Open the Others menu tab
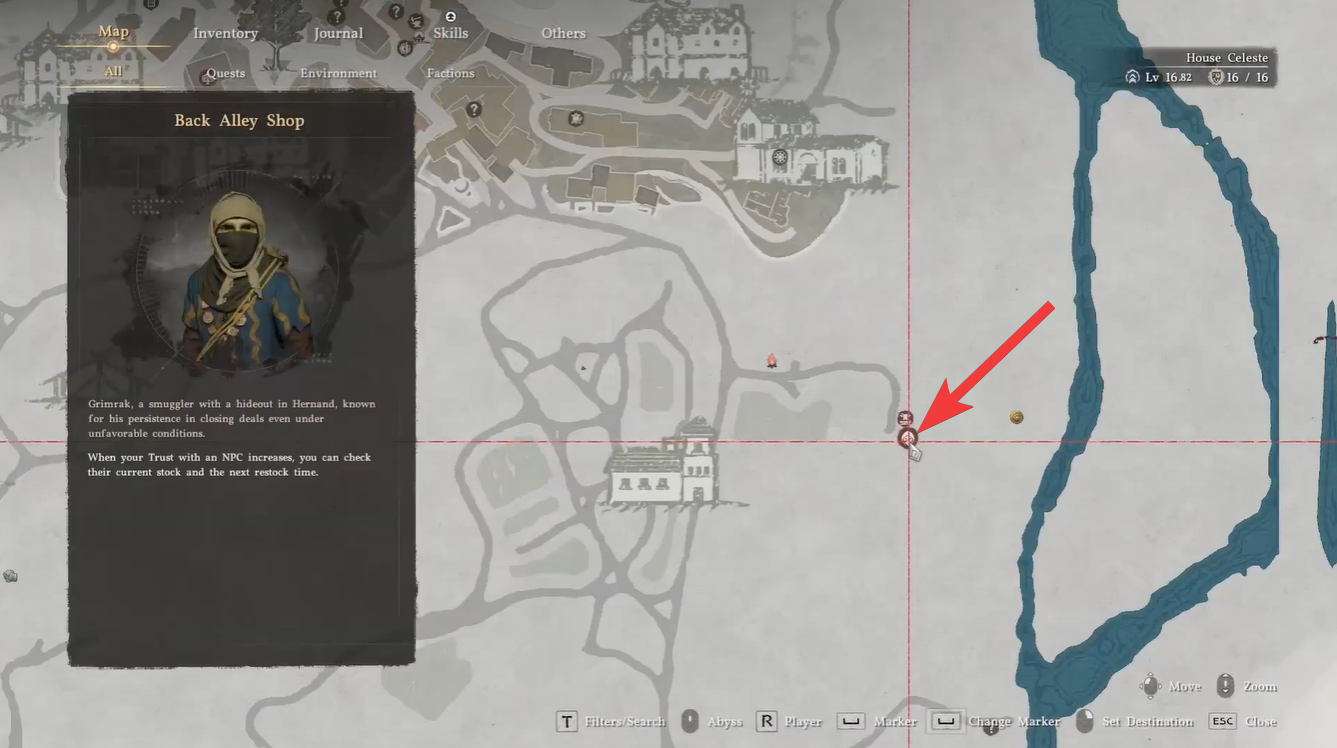Image resolution: width=1337 pixels, height=748 pixels. coord(562,33)
